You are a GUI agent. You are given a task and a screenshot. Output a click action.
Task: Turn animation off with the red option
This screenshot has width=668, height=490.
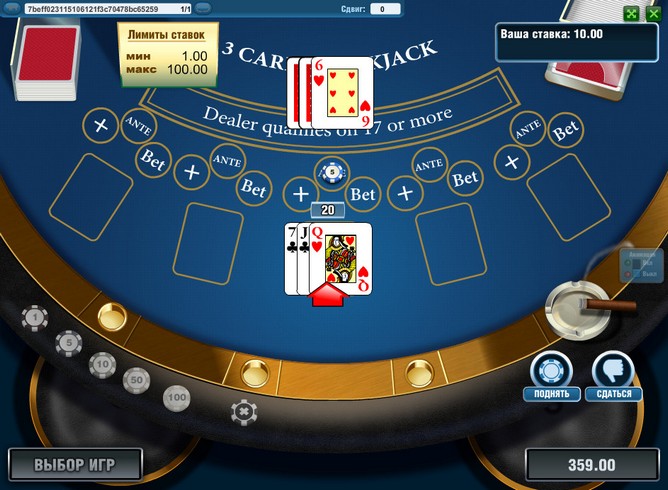(630, 272)
